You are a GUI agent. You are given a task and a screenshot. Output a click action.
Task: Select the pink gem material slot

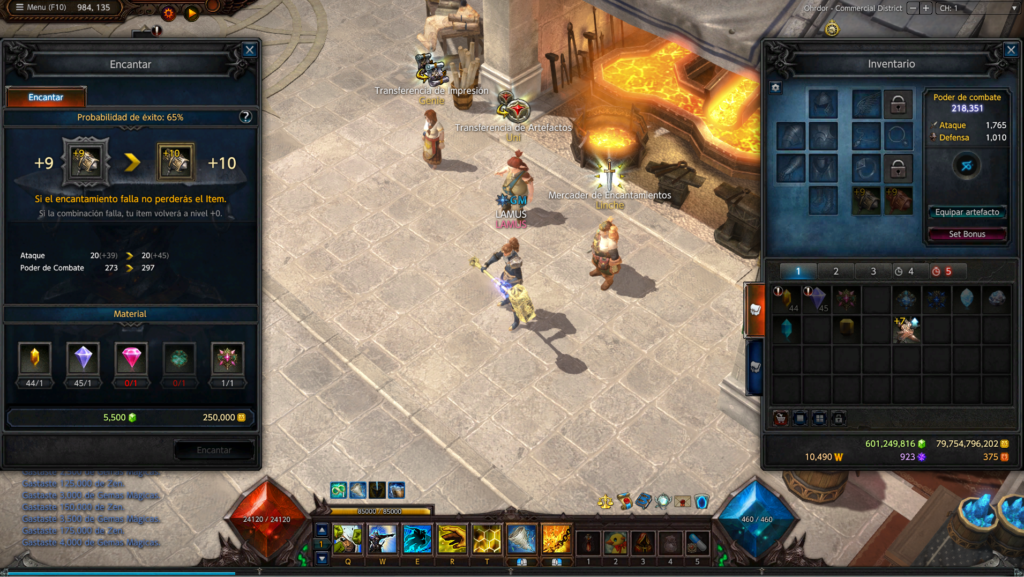(130, 358)
